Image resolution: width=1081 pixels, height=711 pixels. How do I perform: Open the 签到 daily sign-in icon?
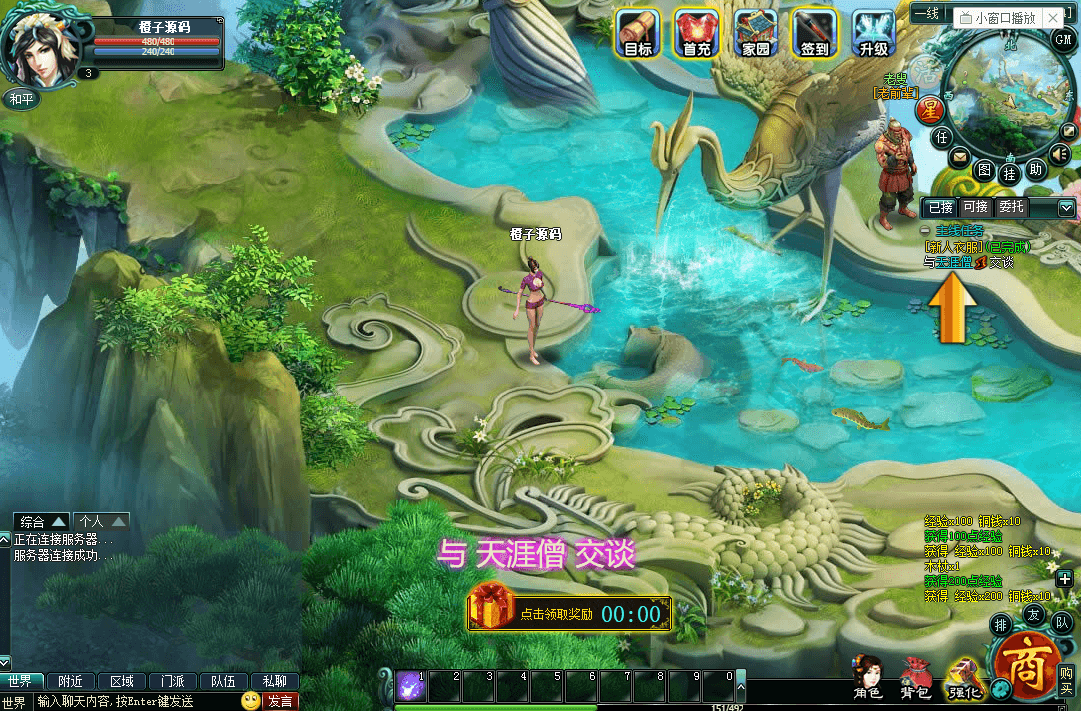pos(815,33)
